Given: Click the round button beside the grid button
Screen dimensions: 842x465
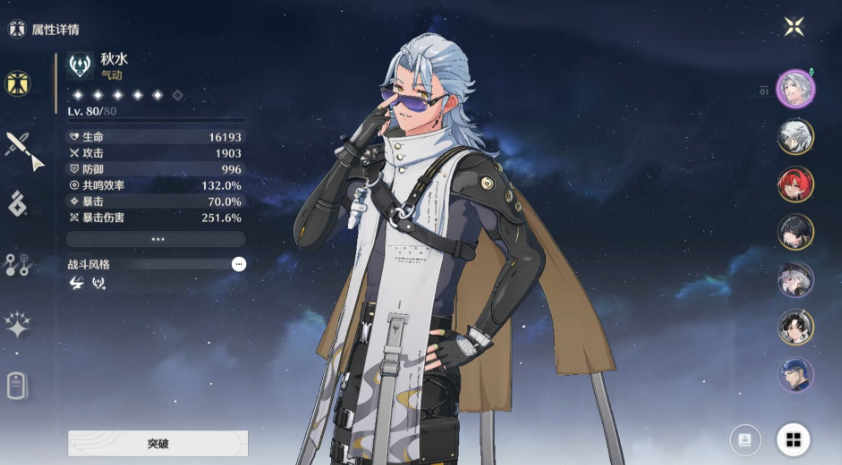Looking at the screenshot, I should 744,439.
